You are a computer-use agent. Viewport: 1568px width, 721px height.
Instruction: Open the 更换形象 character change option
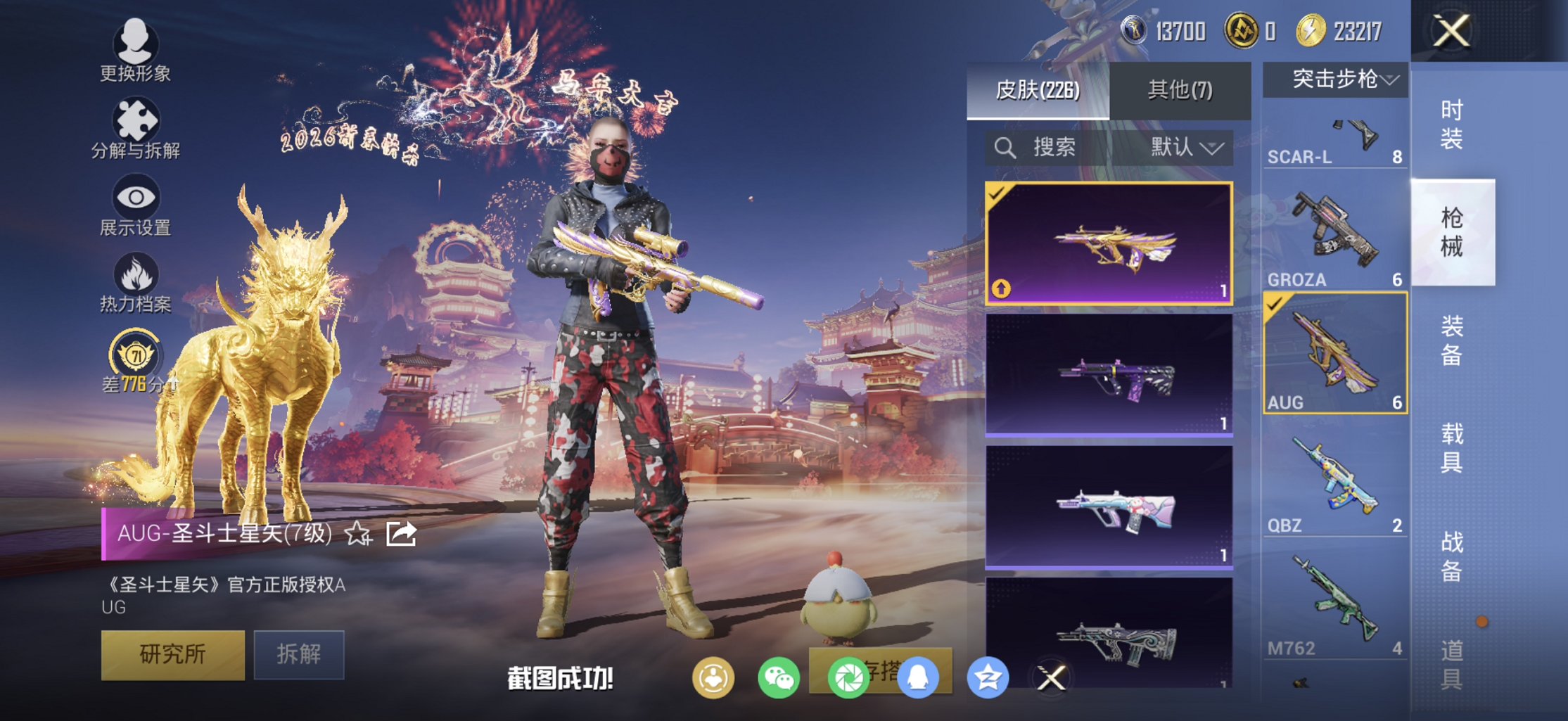coord(135,51)
